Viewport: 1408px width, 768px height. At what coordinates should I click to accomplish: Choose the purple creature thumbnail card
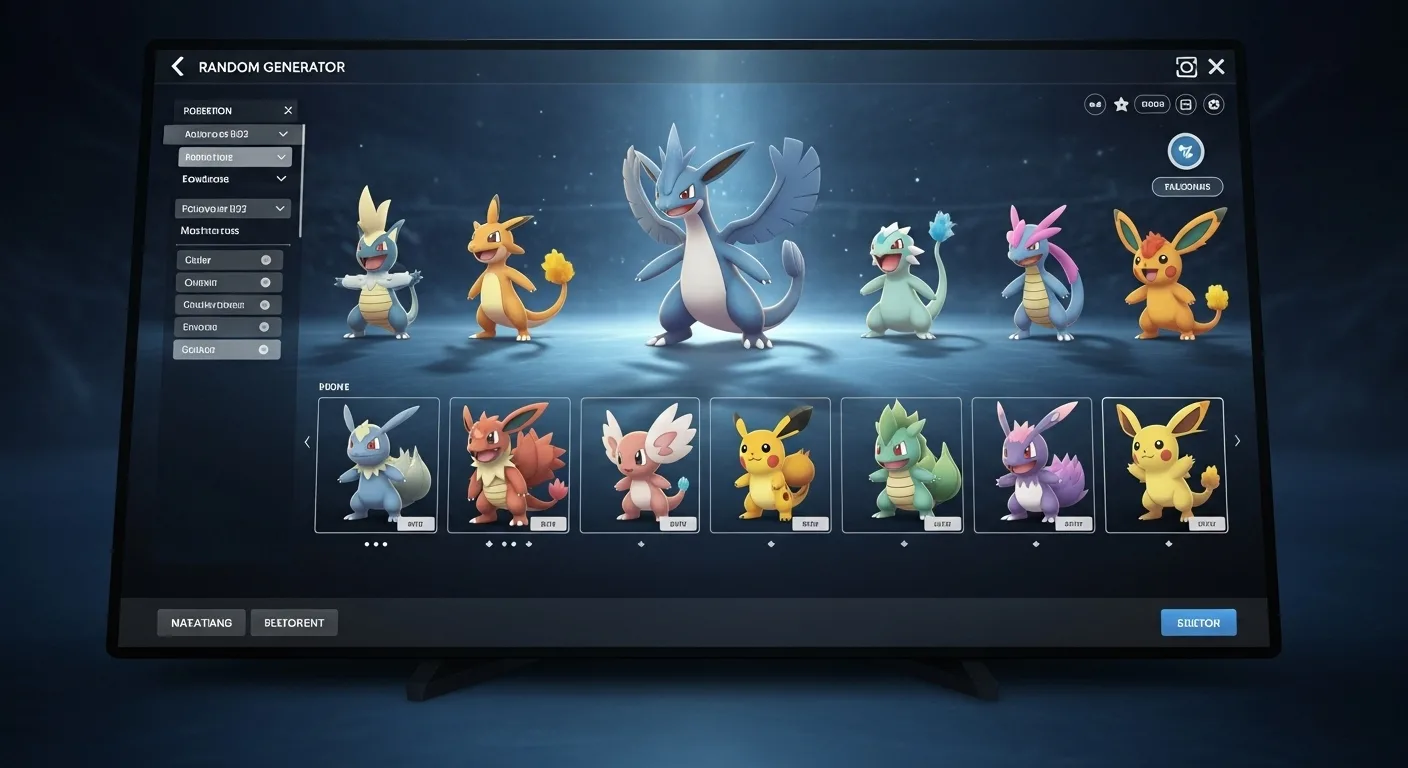1032,465
